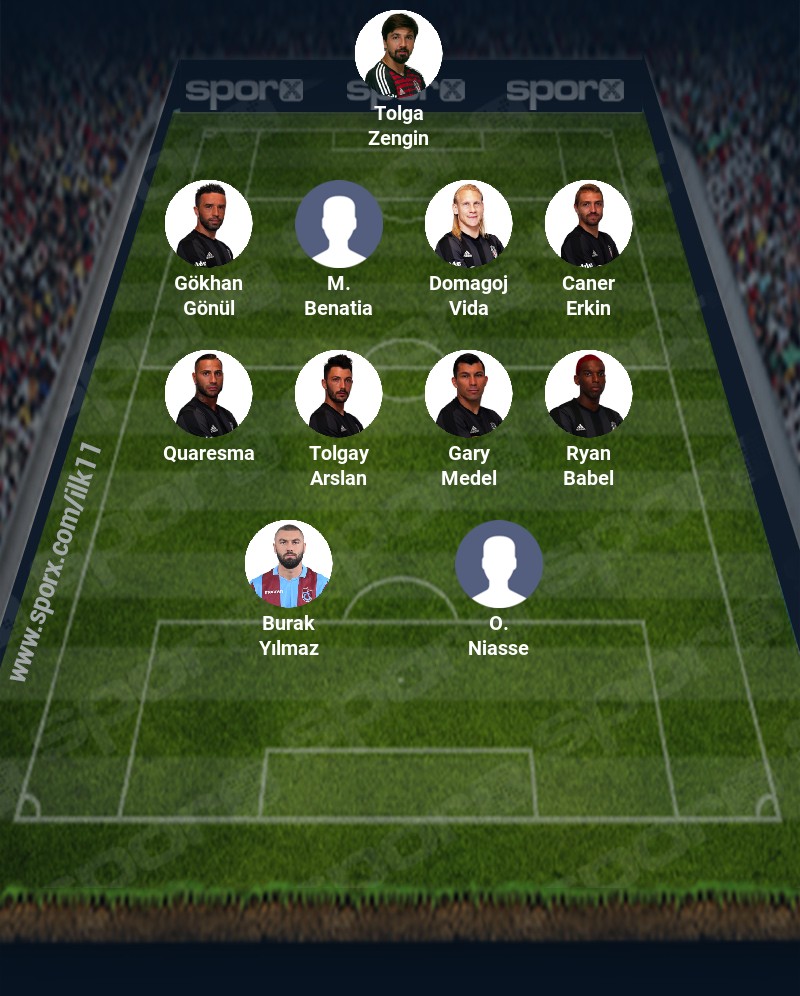The height and width of the screenshot is (996, 800).
Task: Select Quaresma's player portrait
Action: click(208, 393)
